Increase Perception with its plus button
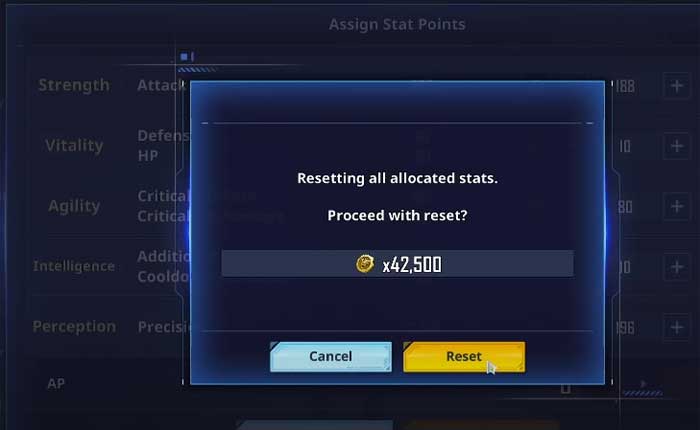 coord(675,327)
